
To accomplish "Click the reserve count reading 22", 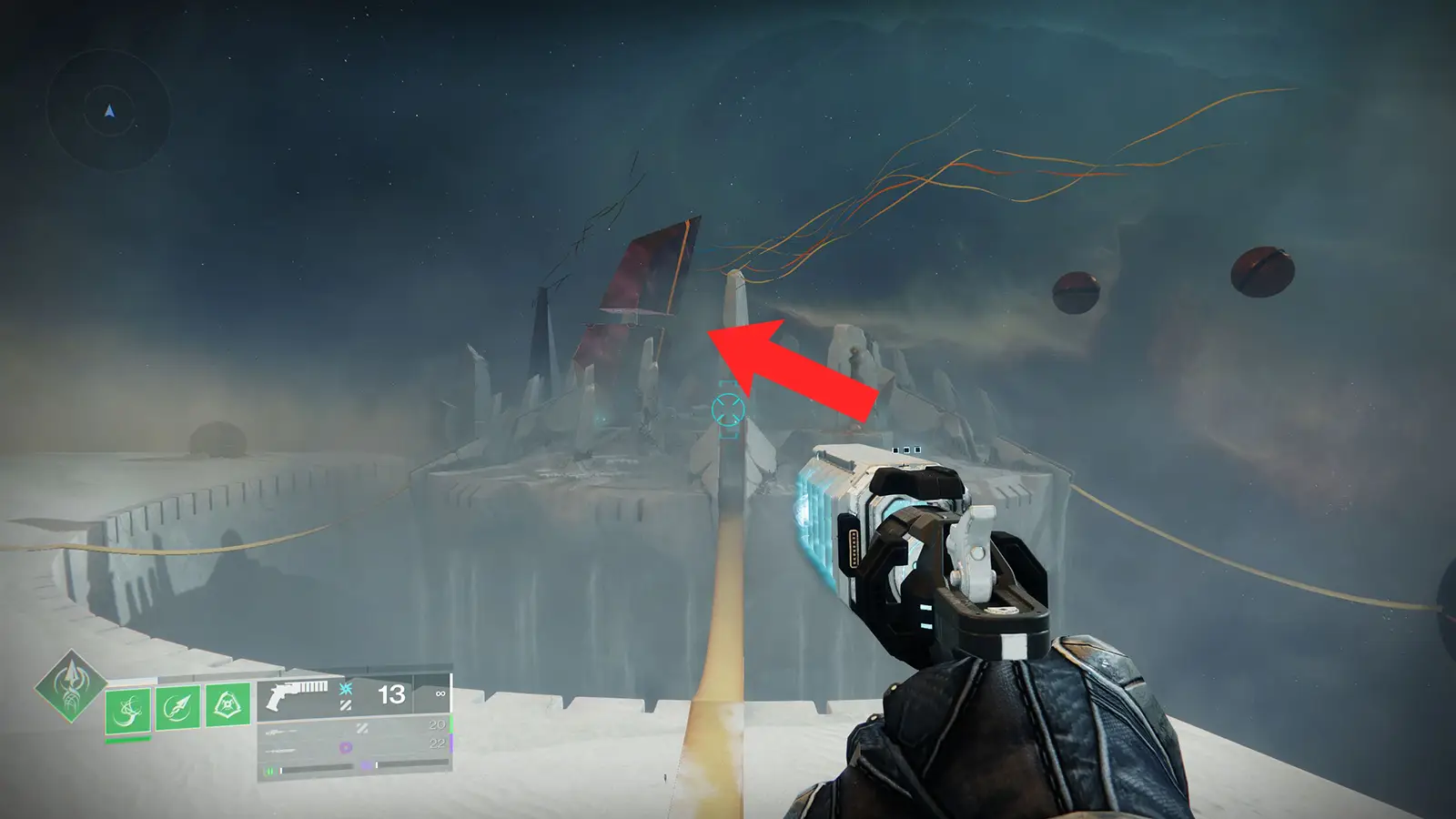I will point(436,743).
